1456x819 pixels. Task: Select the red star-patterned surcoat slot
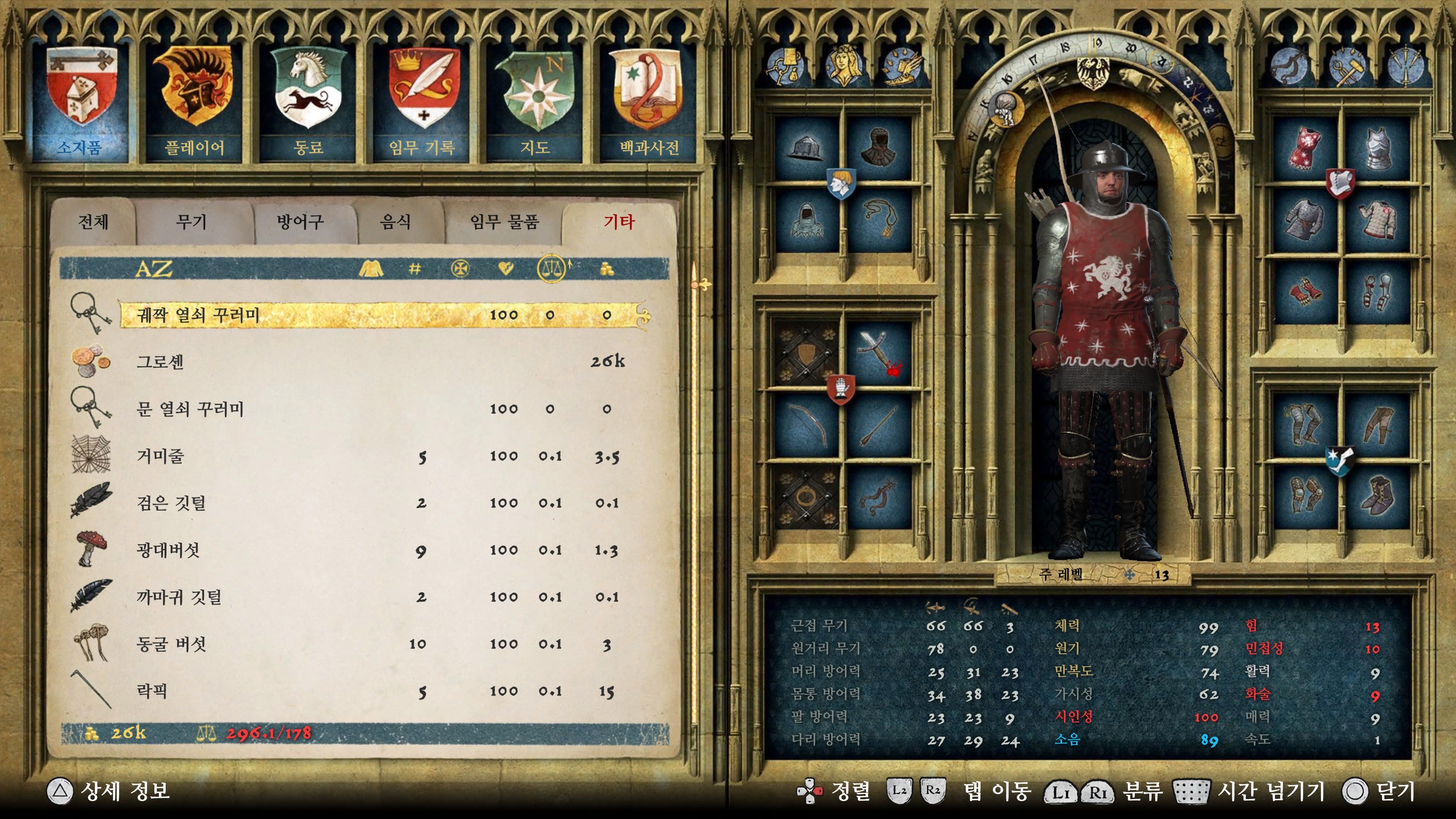point(1304,148)
